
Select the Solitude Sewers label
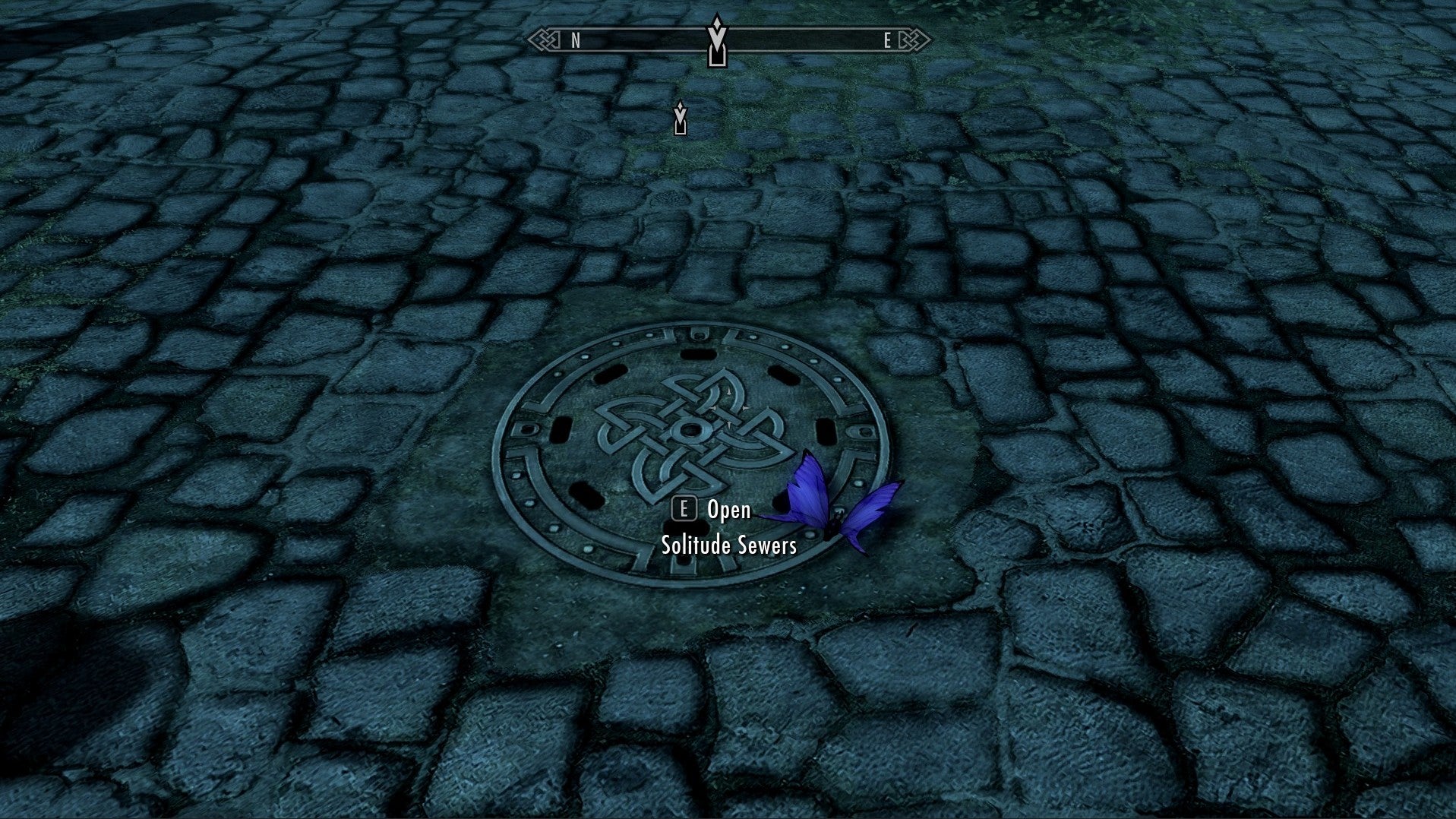[729, 545]
